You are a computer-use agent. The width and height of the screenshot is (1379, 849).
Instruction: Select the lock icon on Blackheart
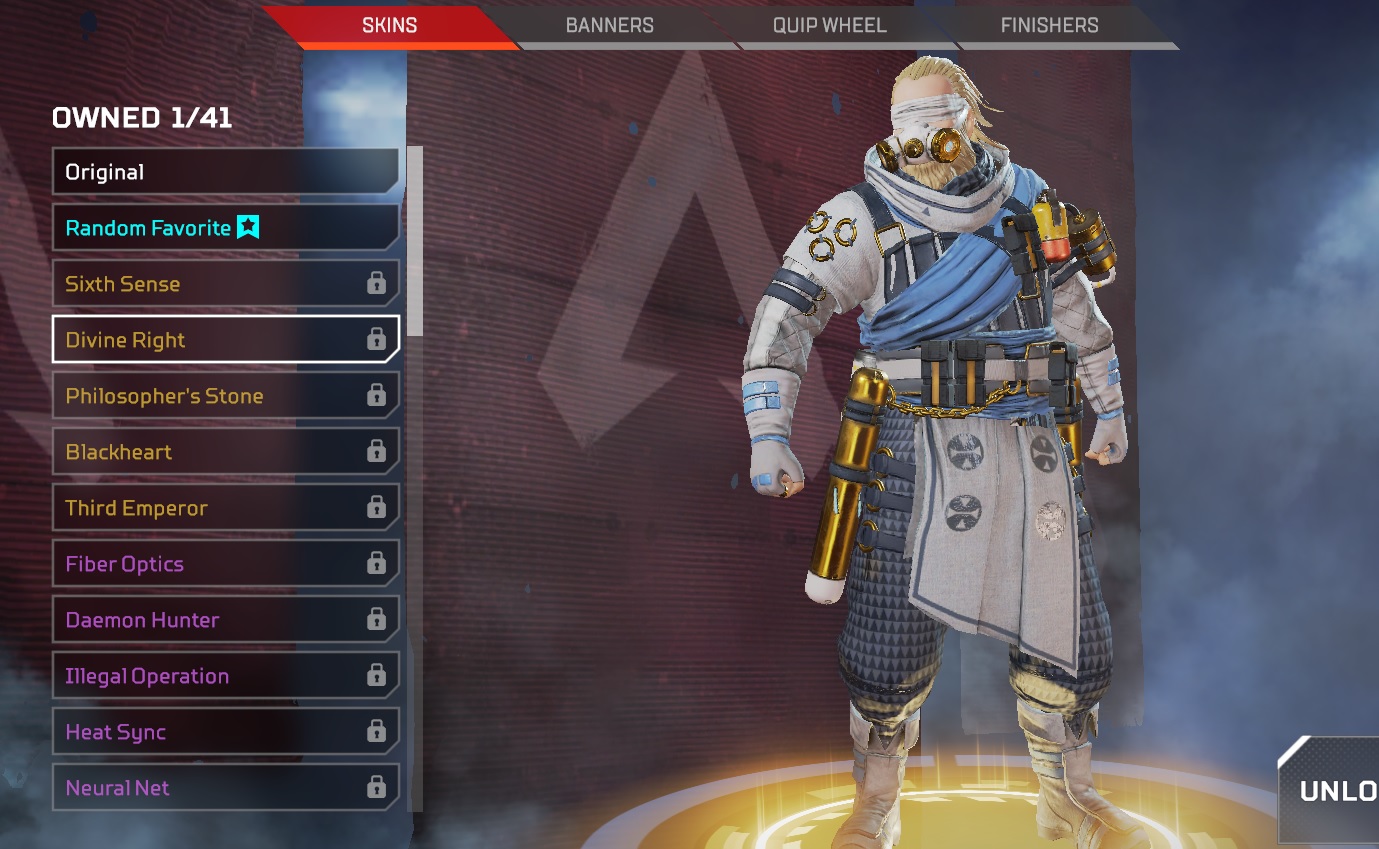(376, 451)
